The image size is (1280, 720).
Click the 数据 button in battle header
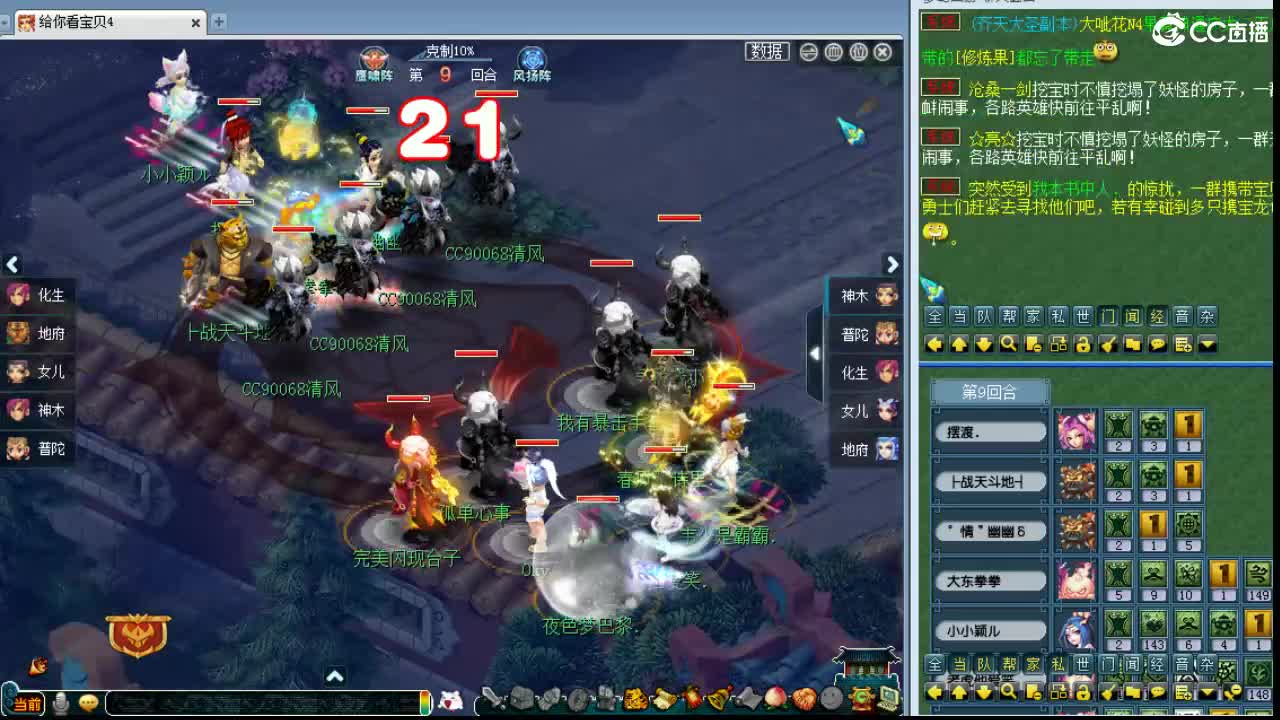tap(766, 52)
